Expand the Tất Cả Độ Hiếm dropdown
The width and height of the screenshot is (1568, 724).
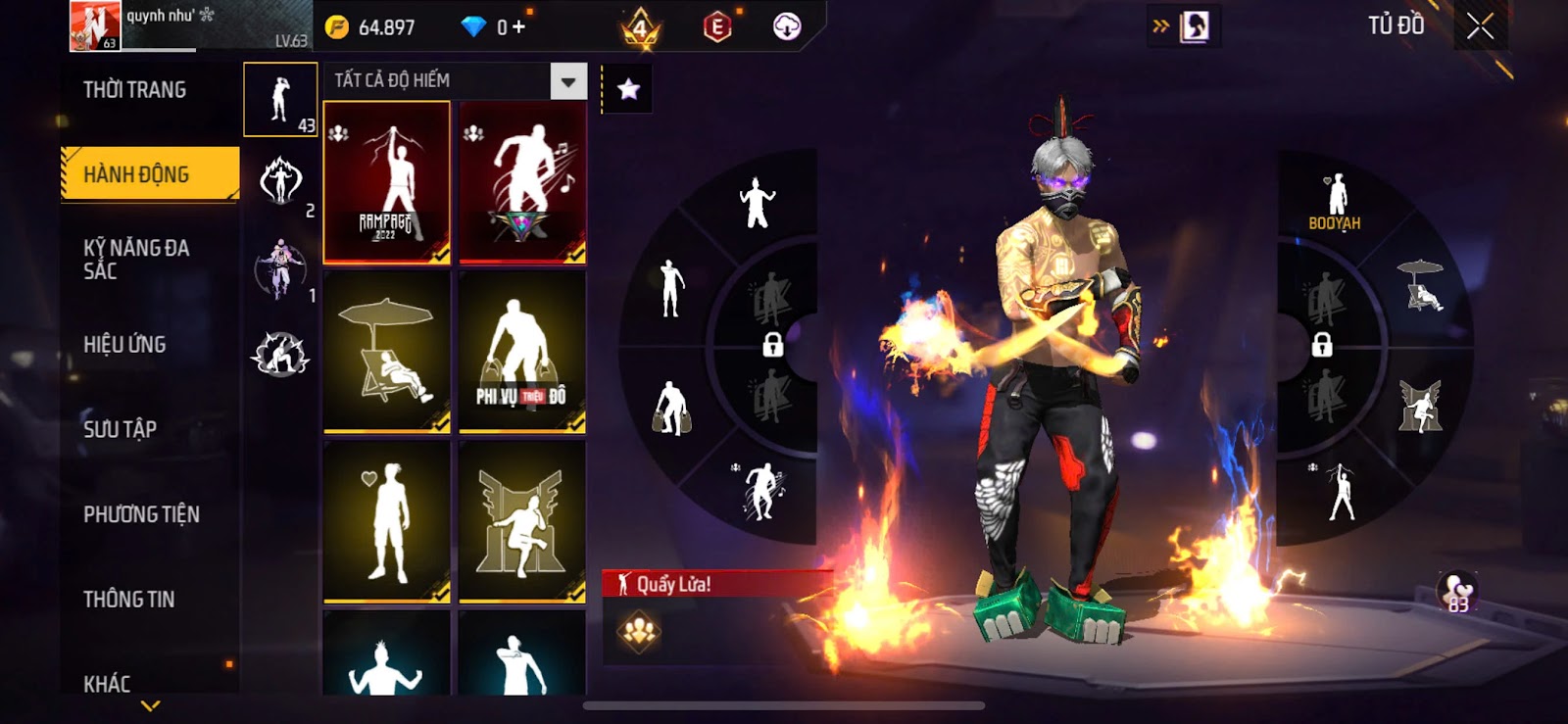click(568, 81)
